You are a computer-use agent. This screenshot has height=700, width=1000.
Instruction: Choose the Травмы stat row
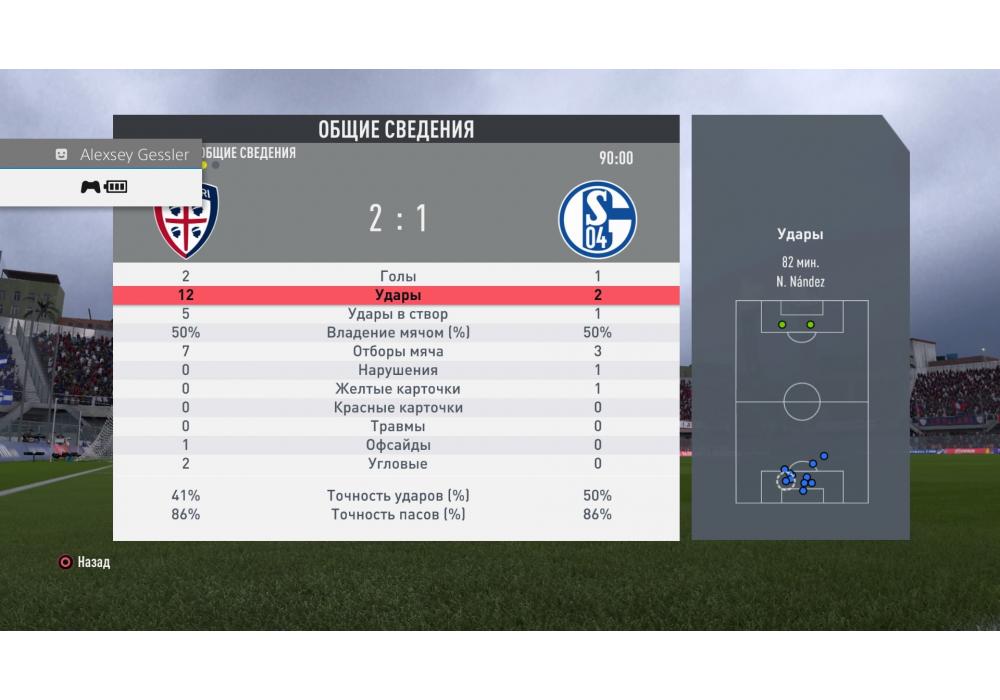click(398, 426)
